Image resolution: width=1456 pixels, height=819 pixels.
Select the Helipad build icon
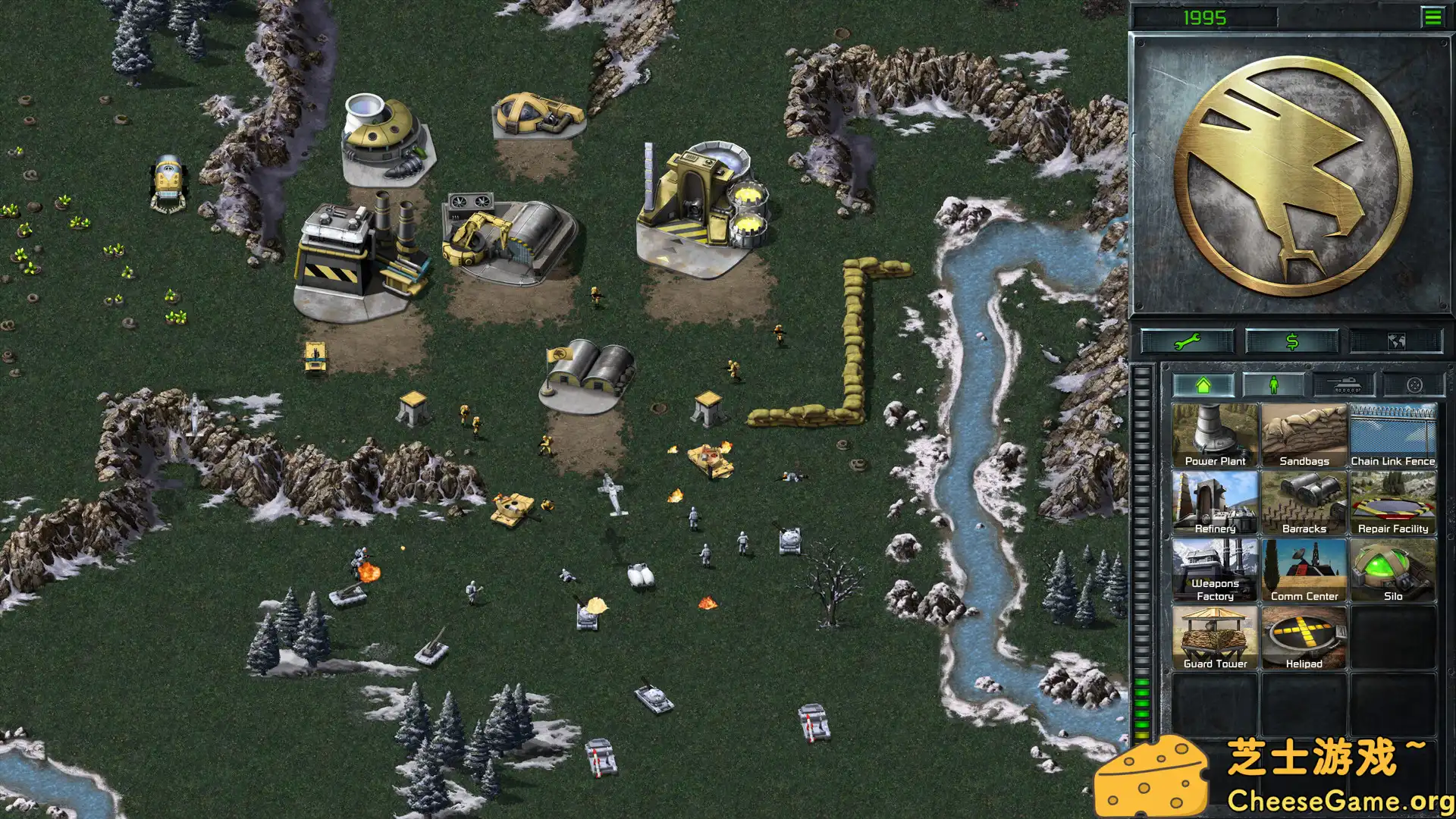pos(1304,635)
